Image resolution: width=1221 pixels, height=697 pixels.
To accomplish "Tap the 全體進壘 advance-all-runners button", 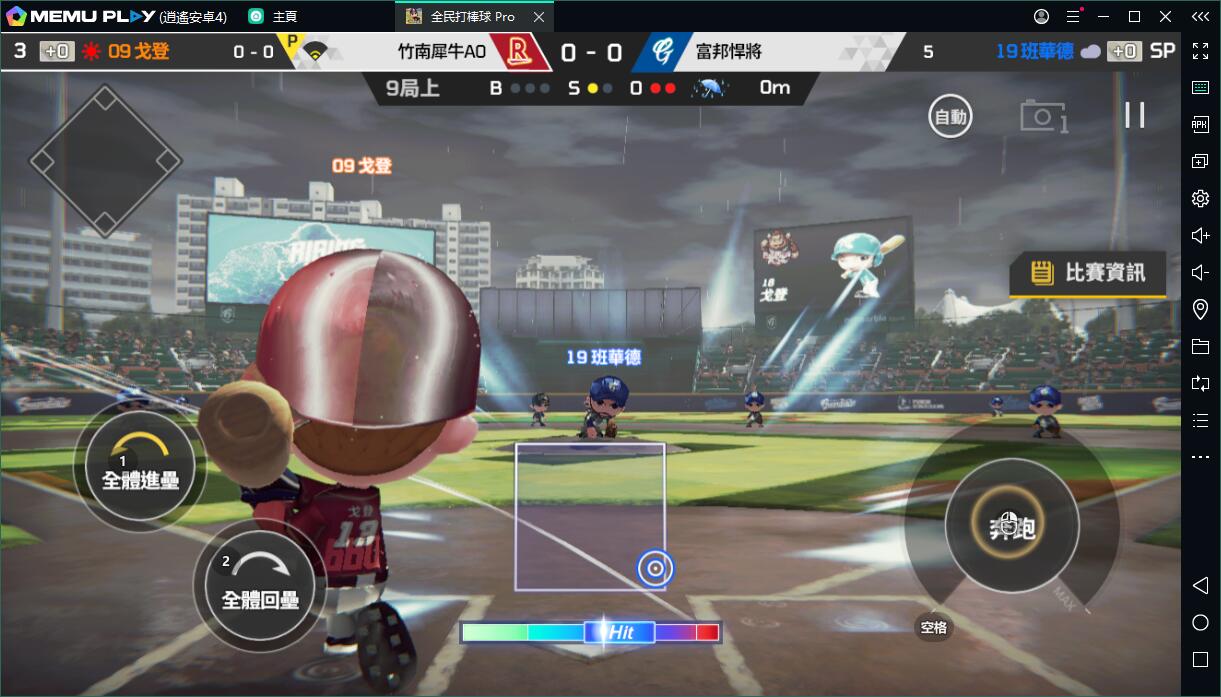I will [x=140, y=472].
